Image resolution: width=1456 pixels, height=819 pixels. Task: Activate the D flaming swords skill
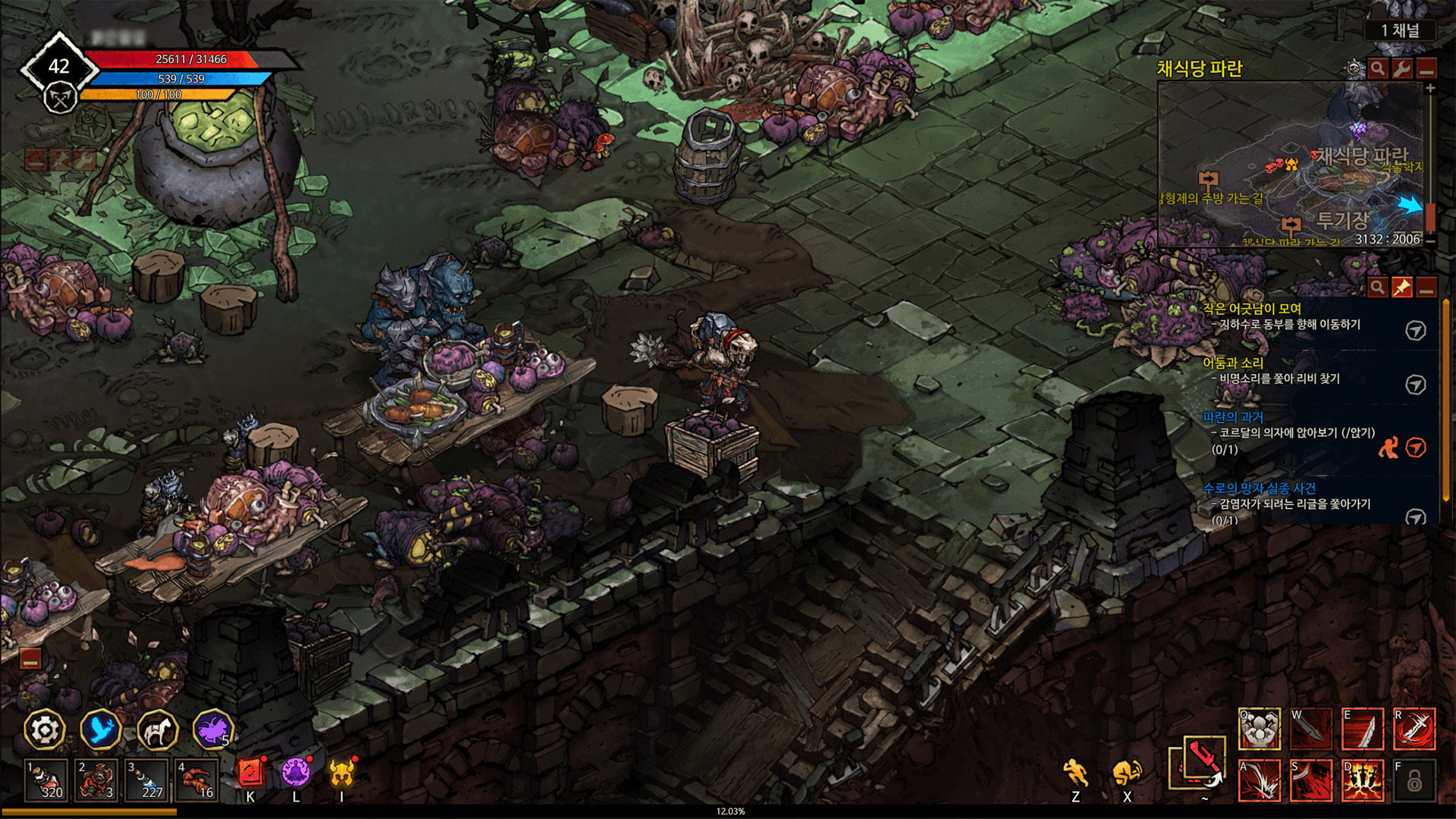pyautogui.click(x=1363, y=780)
